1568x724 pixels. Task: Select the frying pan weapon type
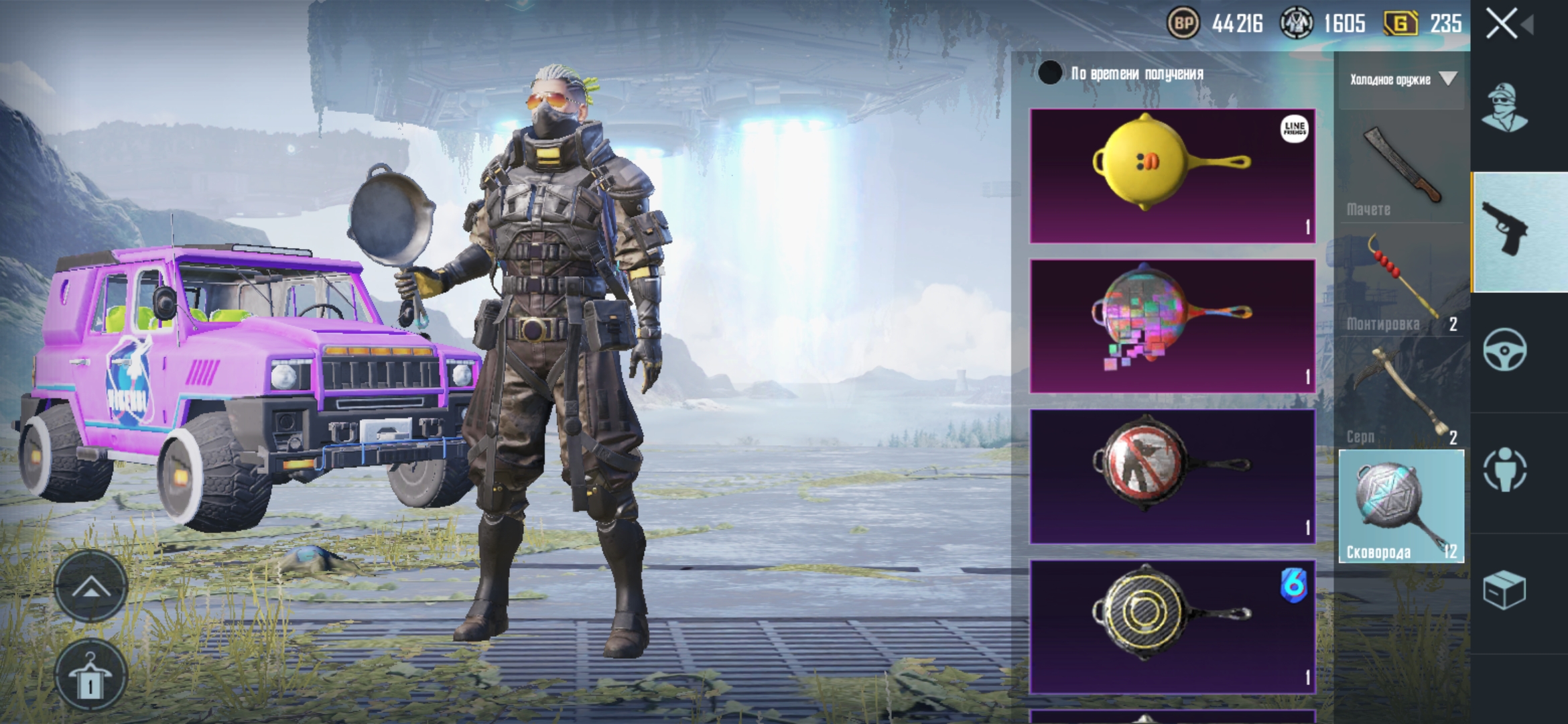click(x=1402, y=507)
